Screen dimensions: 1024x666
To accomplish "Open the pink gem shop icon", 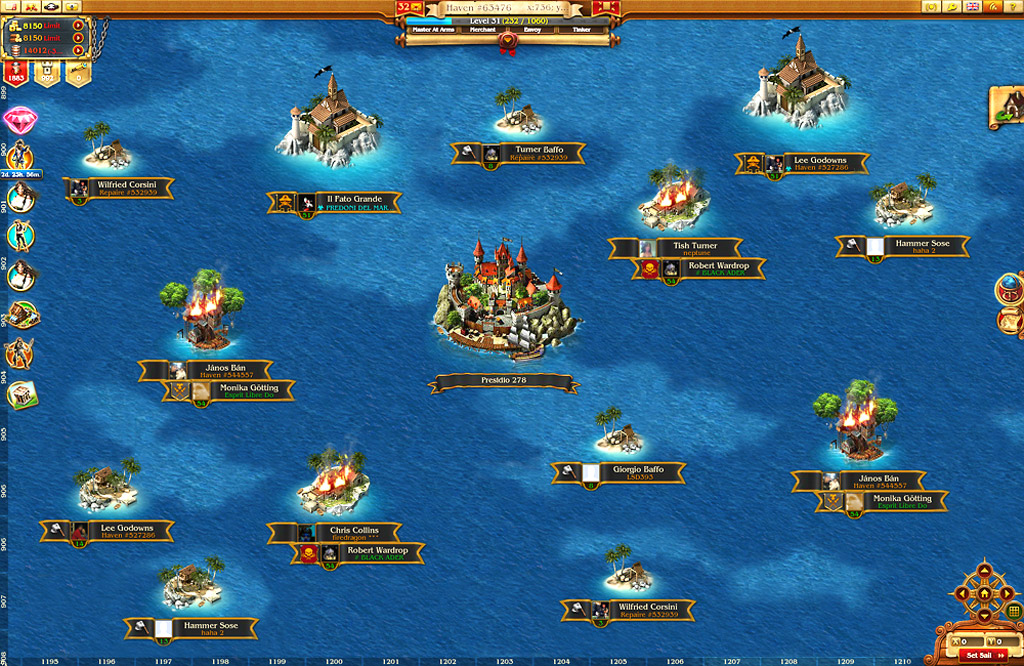I will [18, 120].
